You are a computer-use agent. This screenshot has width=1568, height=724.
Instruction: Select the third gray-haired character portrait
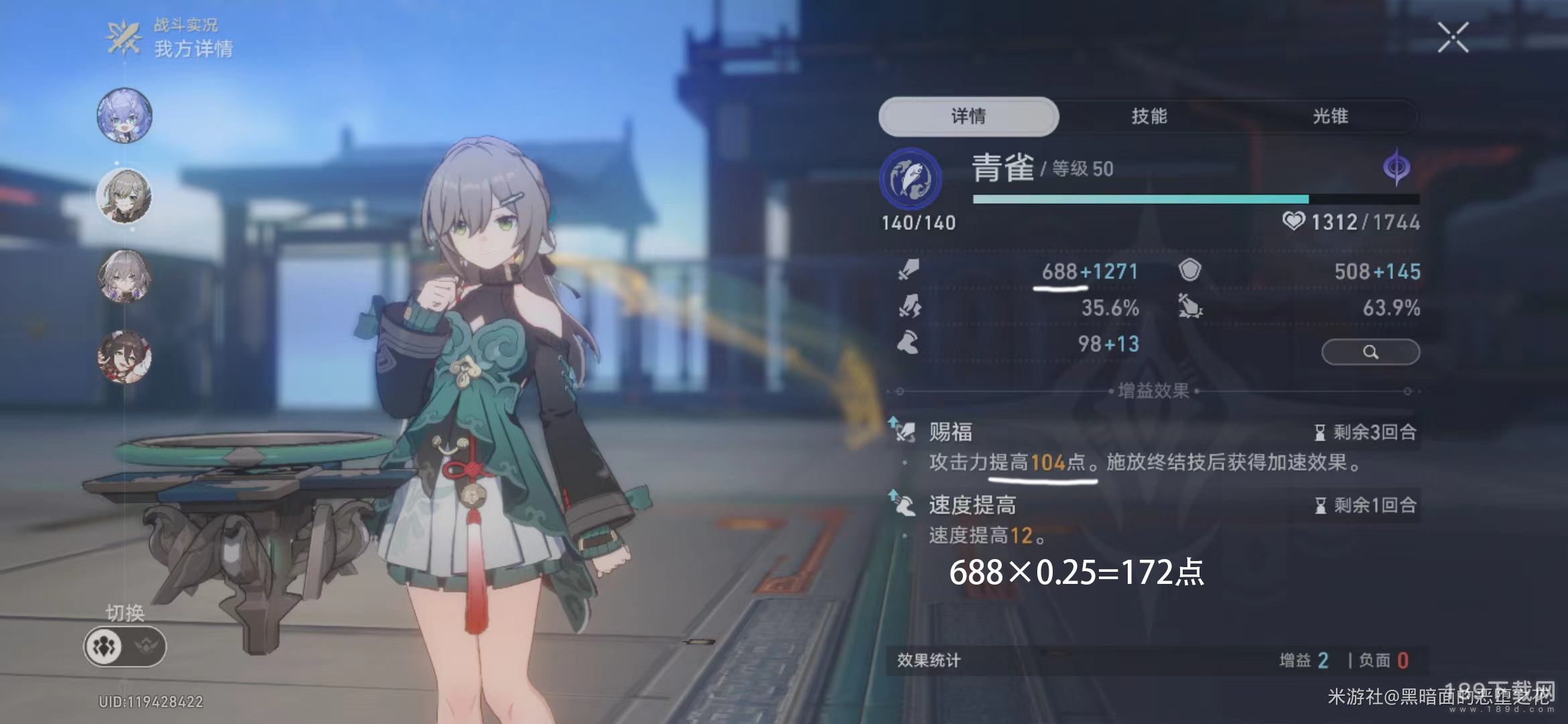[x=125, y=276]
